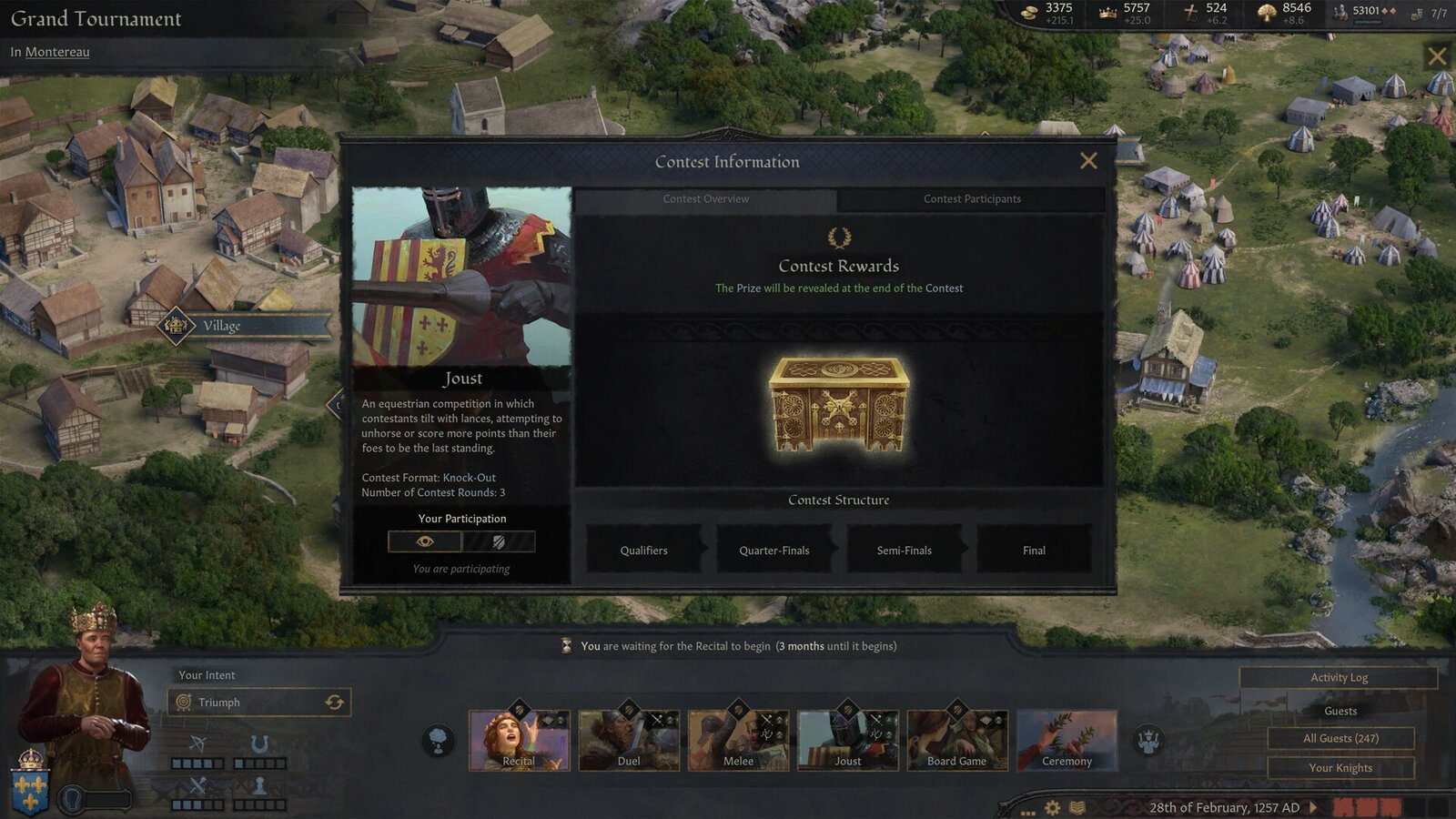
Task: Toggle combat participation off
Action: click(x=499, y=541)
